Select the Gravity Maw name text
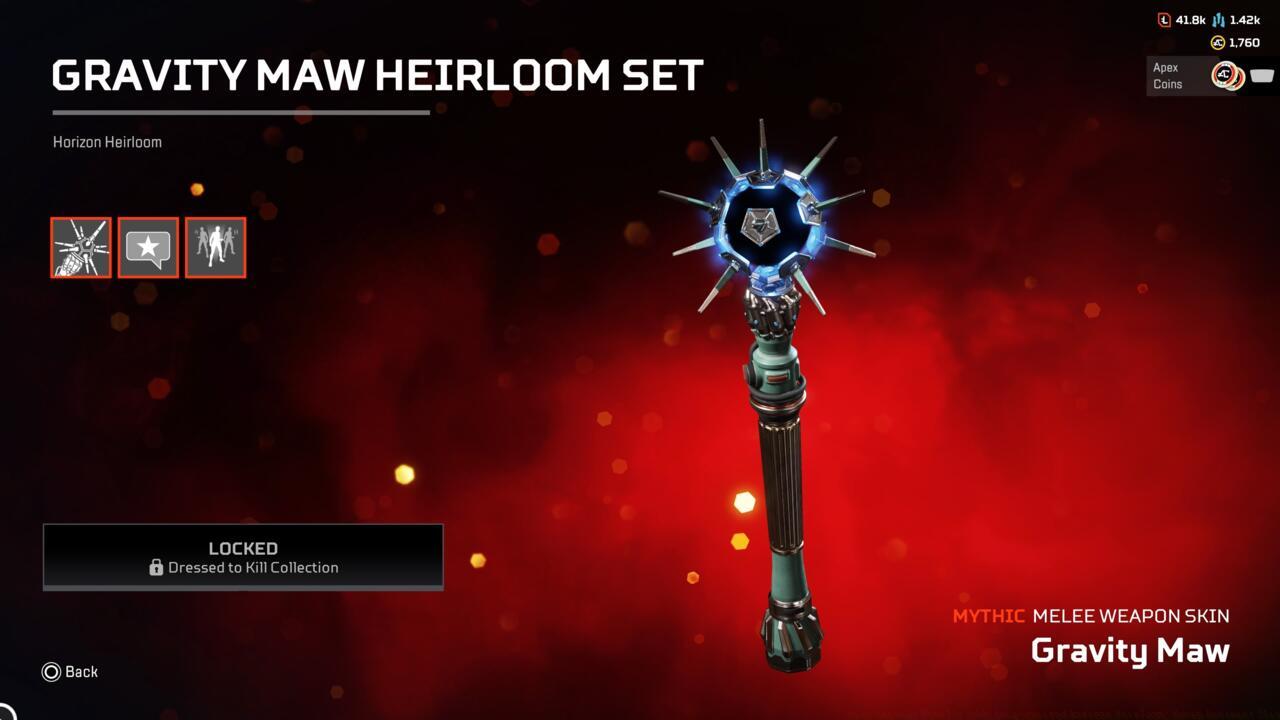Screen dimensions: 1280x720 [1130, 650]
